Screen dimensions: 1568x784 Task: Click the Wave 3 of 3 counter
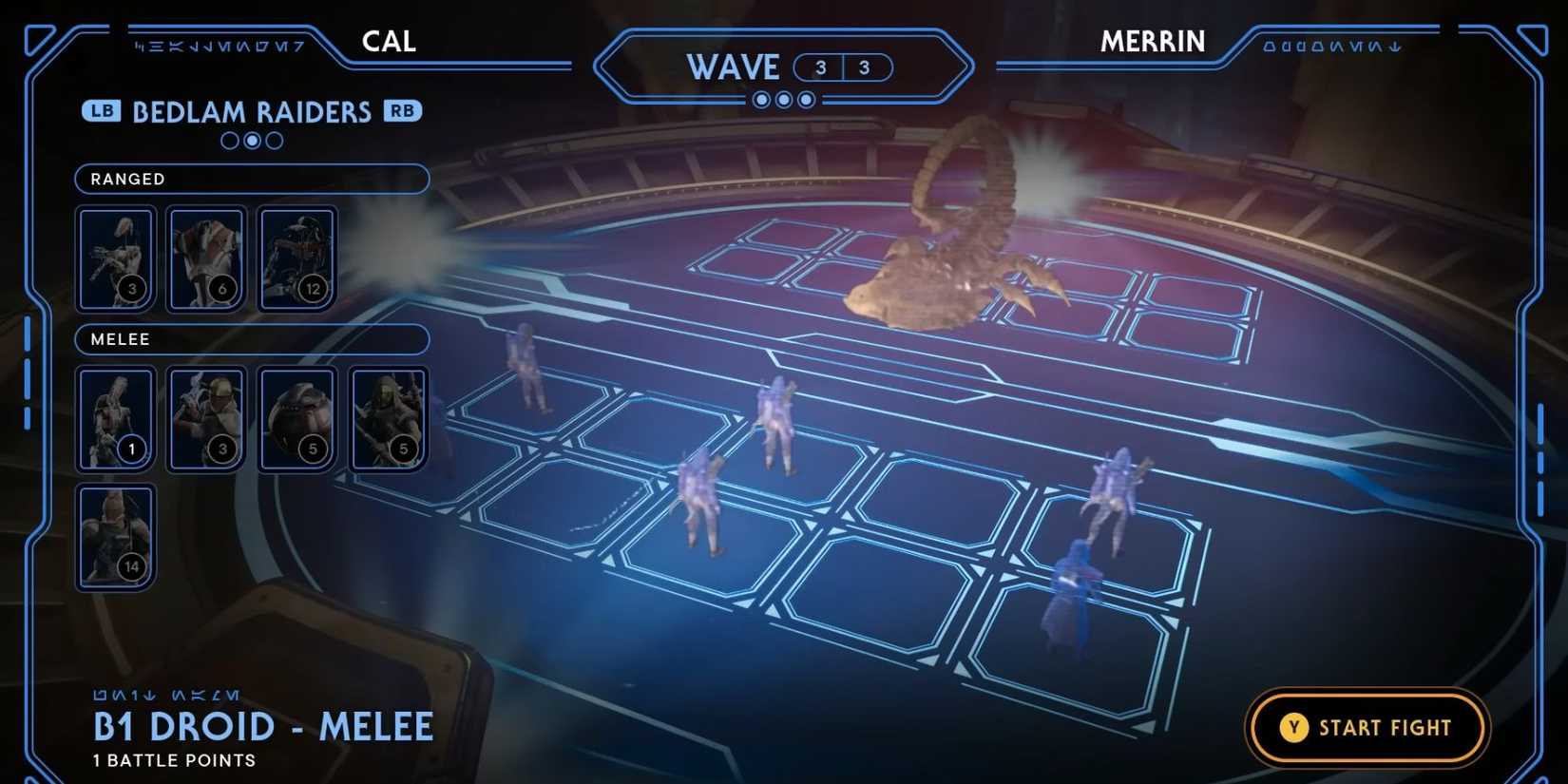click(x=843, y=67)
